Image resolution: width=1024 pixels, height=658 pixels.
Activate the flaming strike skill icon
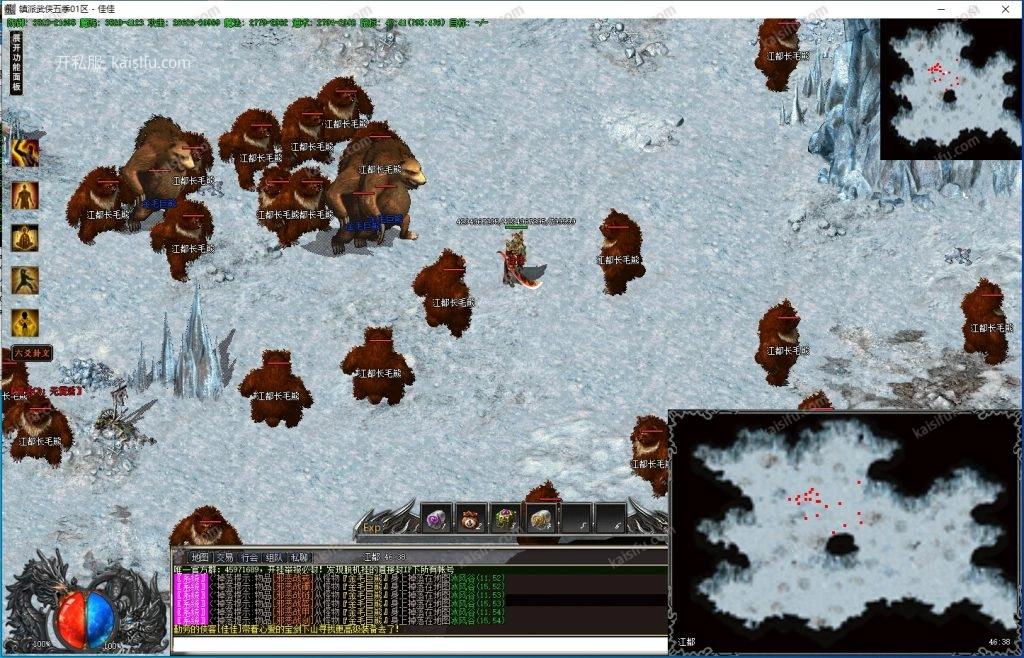click(x=25, y=152)
